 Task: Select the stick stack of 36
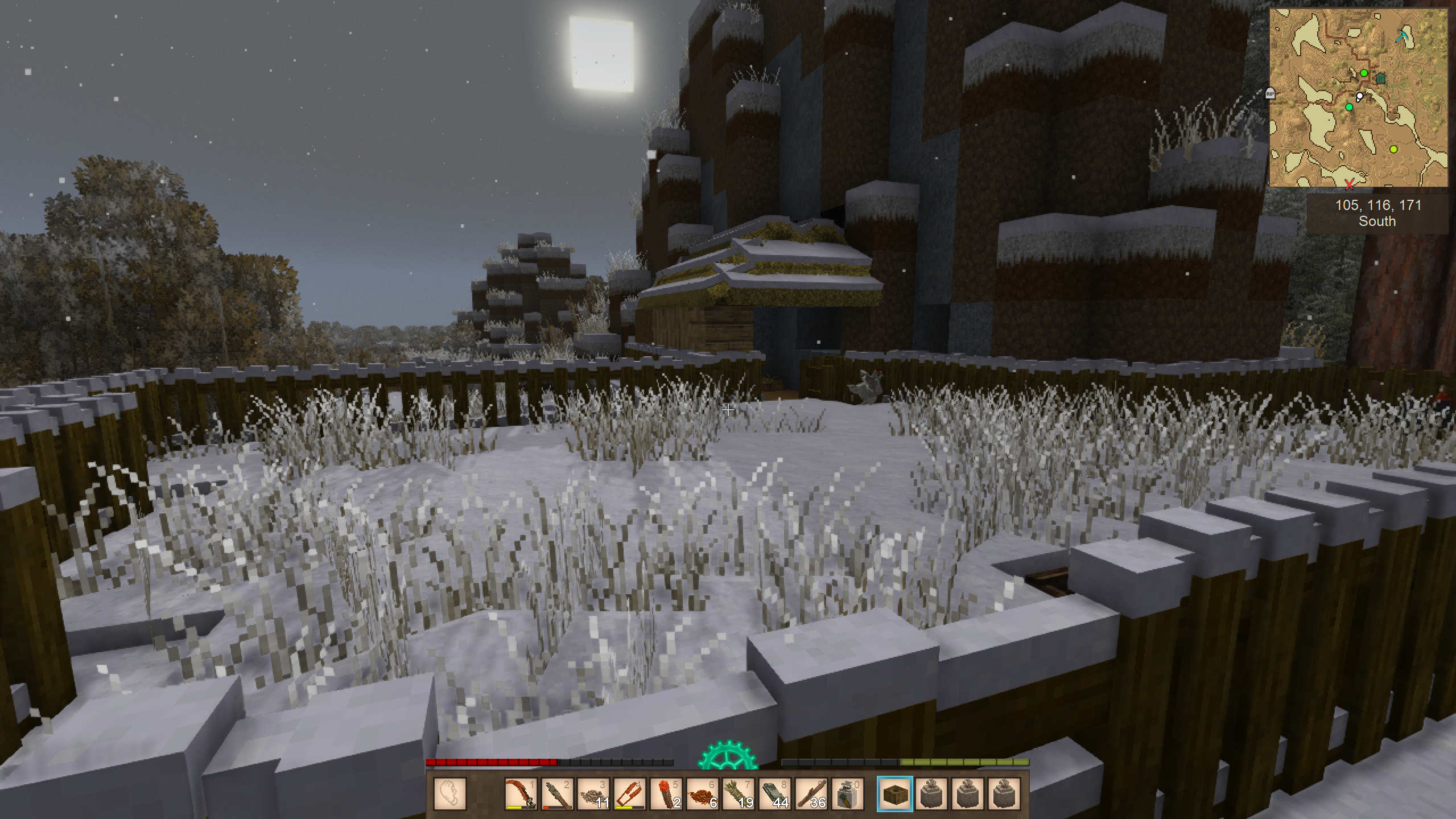coord(811,793)
